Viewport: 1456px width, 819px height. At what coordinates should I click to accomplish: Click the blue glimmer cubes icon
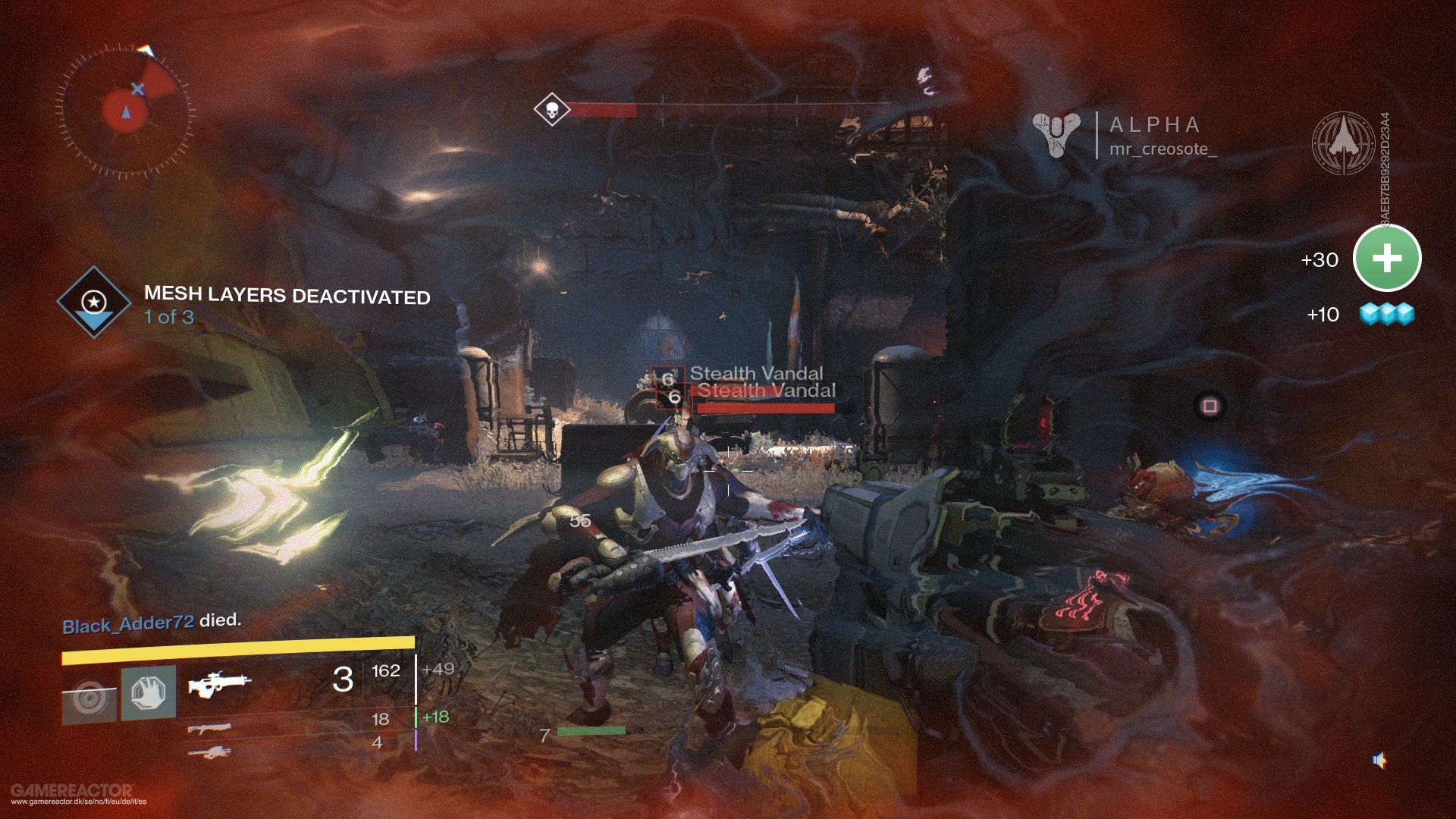click(x=1387, y=314)
